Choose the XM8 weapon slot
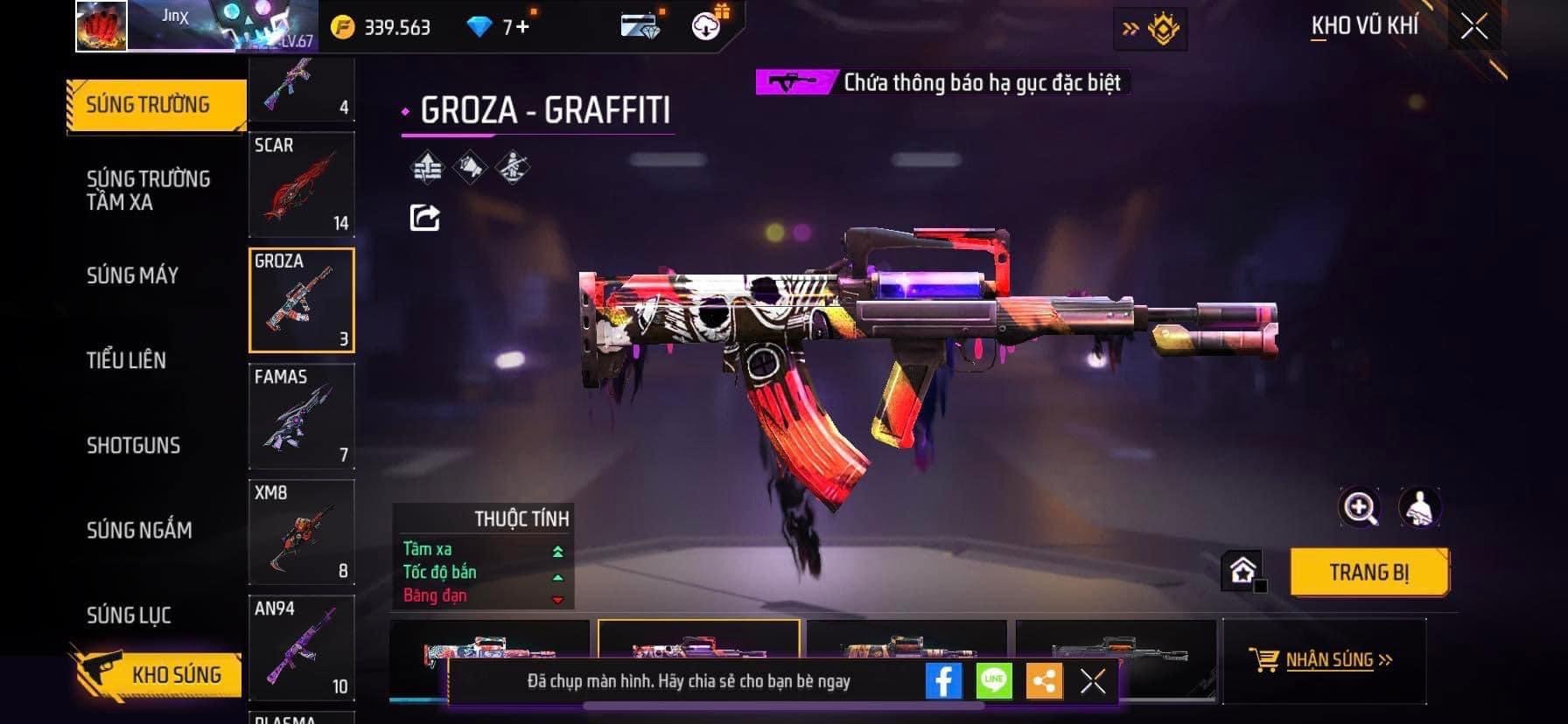The width and height of the screenshot is (1568, 724). coord(301,532)
